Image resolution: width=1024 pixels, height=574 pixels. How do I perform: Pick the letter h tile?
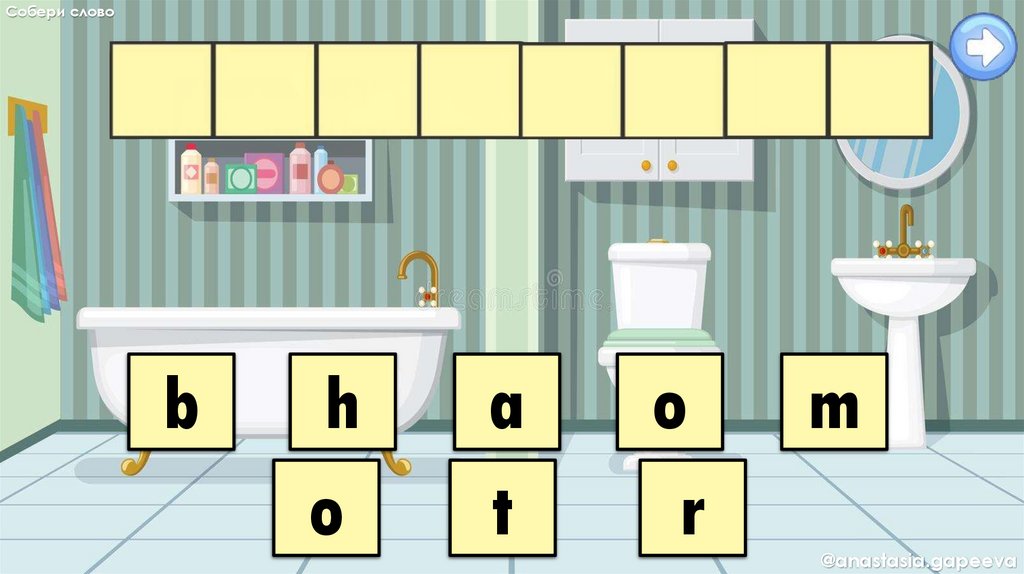tap(342, 401)
